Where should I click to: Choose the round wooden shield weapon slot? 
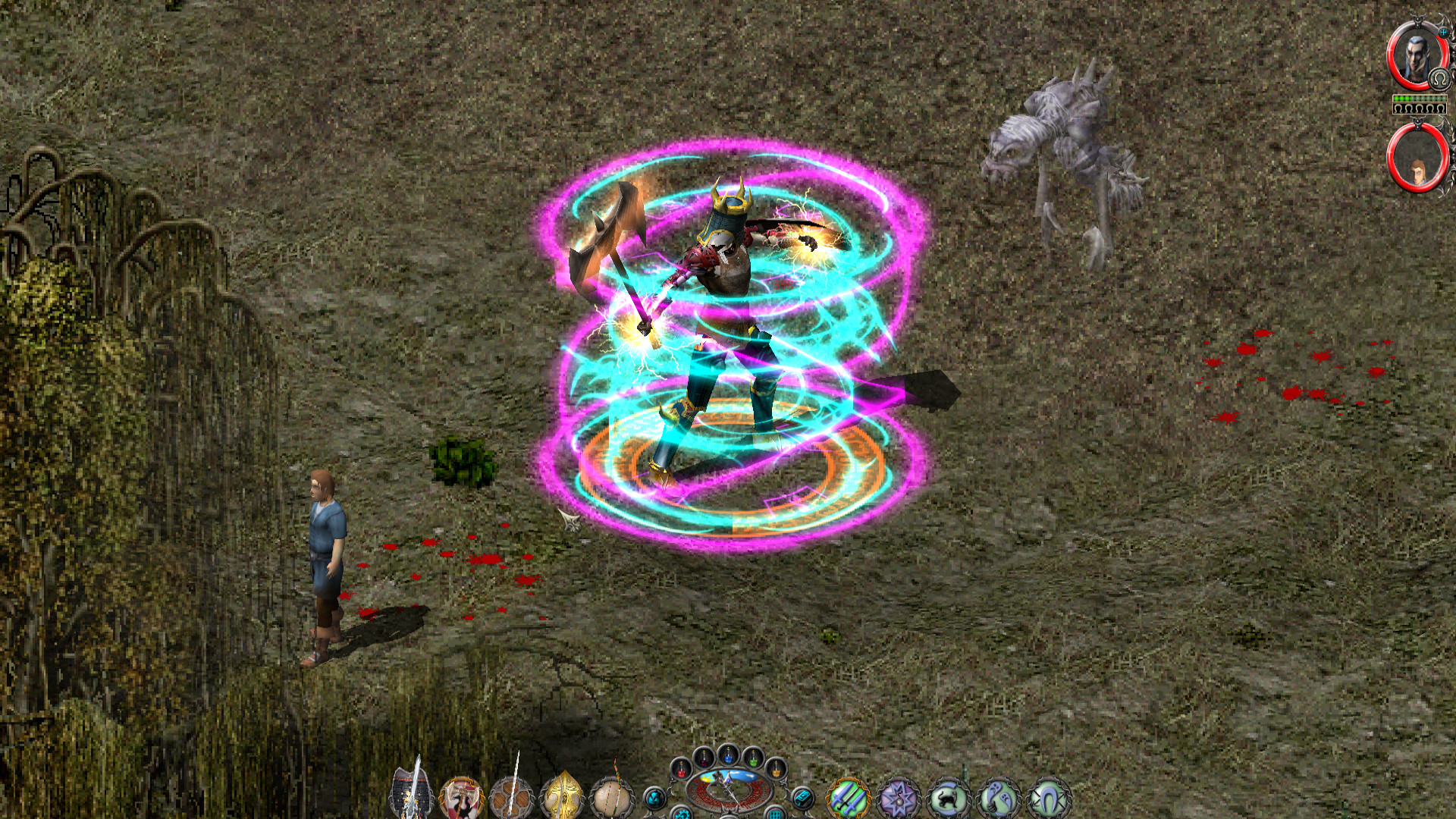pos(512,798)
